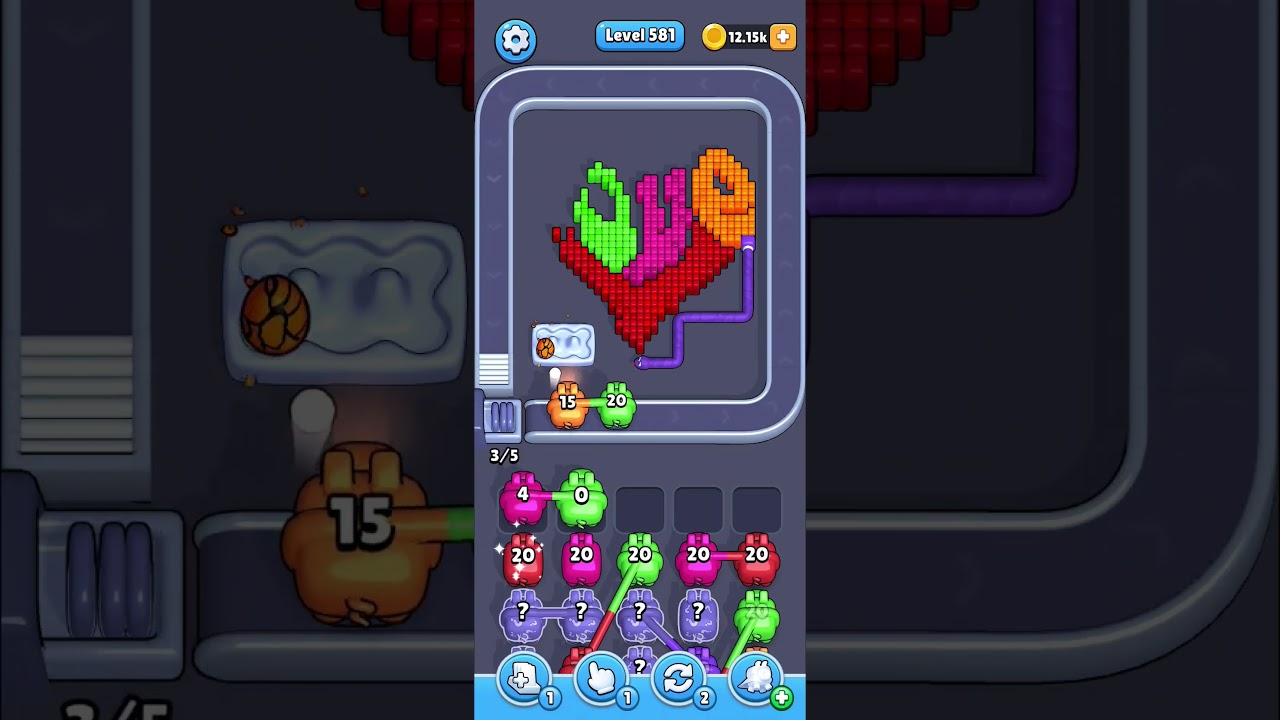Open the Level 581 badge
The height and width of the screenshot is (720, 1280).
point(639,34)
